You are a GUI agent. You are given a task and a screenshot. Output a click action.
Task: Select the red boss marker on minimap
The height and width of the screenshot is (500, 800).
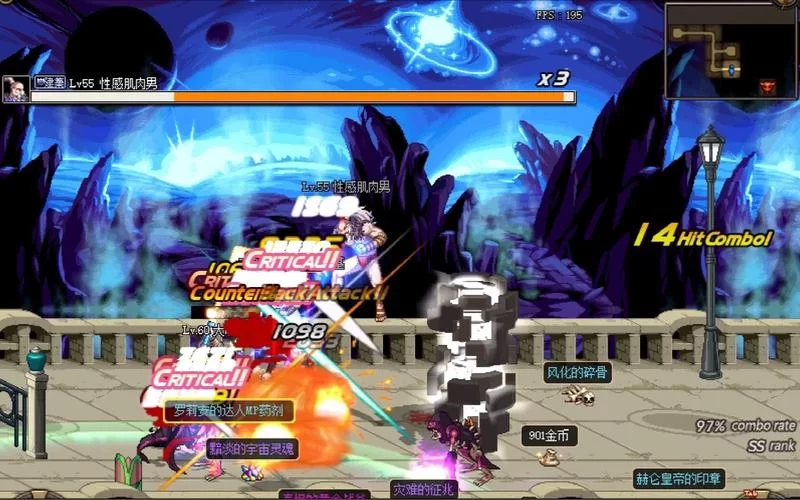pyautogui.click(x=768, y=85)
